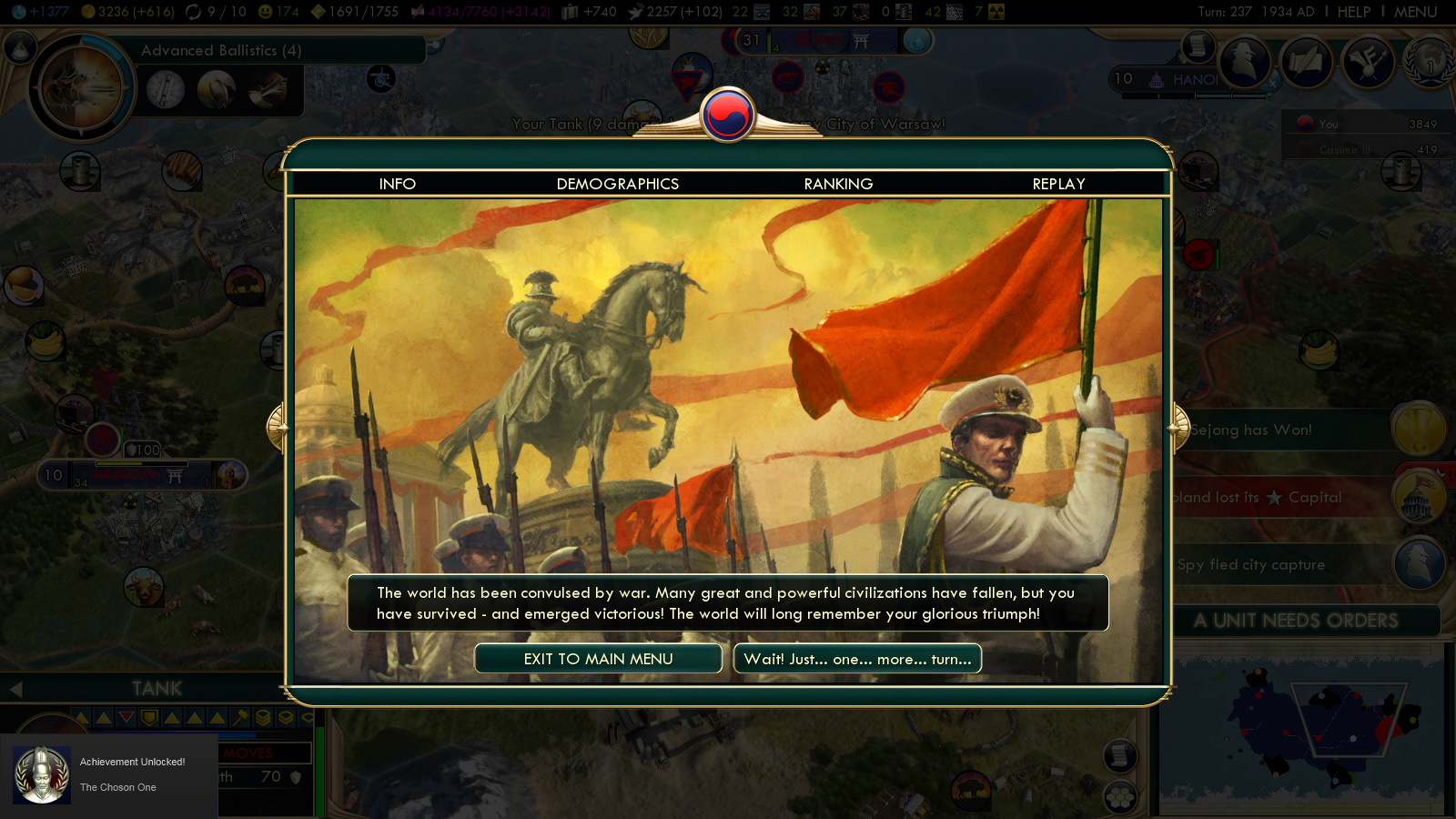Click EXIT TO MAIN MENU
Image resolution: width=1456 pixels, height=819 pixels.
[598, 658]
